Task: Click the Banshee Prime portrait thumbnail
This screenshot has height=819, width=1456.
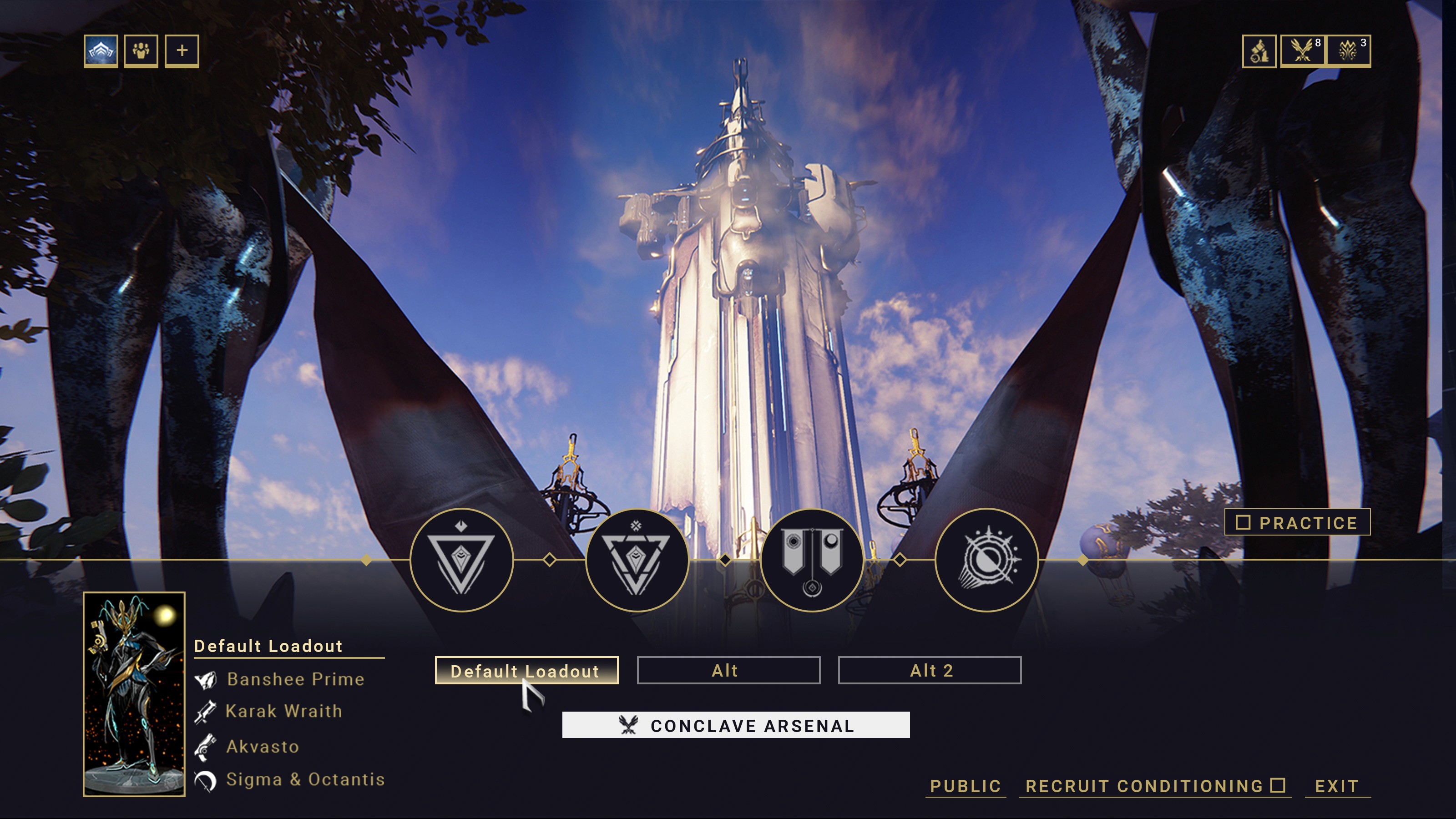Action: click(134, 693)
